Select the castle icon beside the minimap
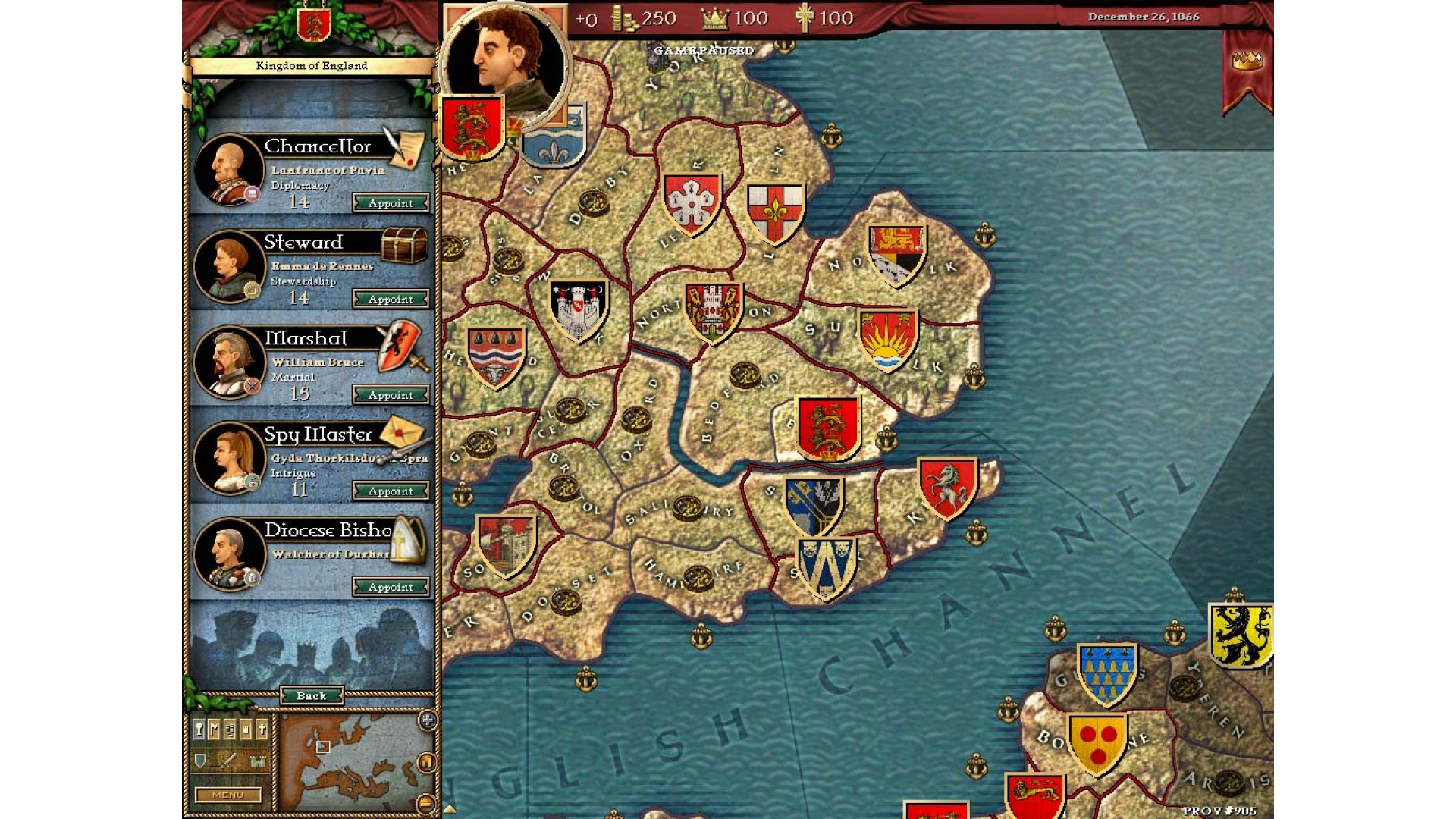The image size is (1456, 819). click(x=258, y=761)
